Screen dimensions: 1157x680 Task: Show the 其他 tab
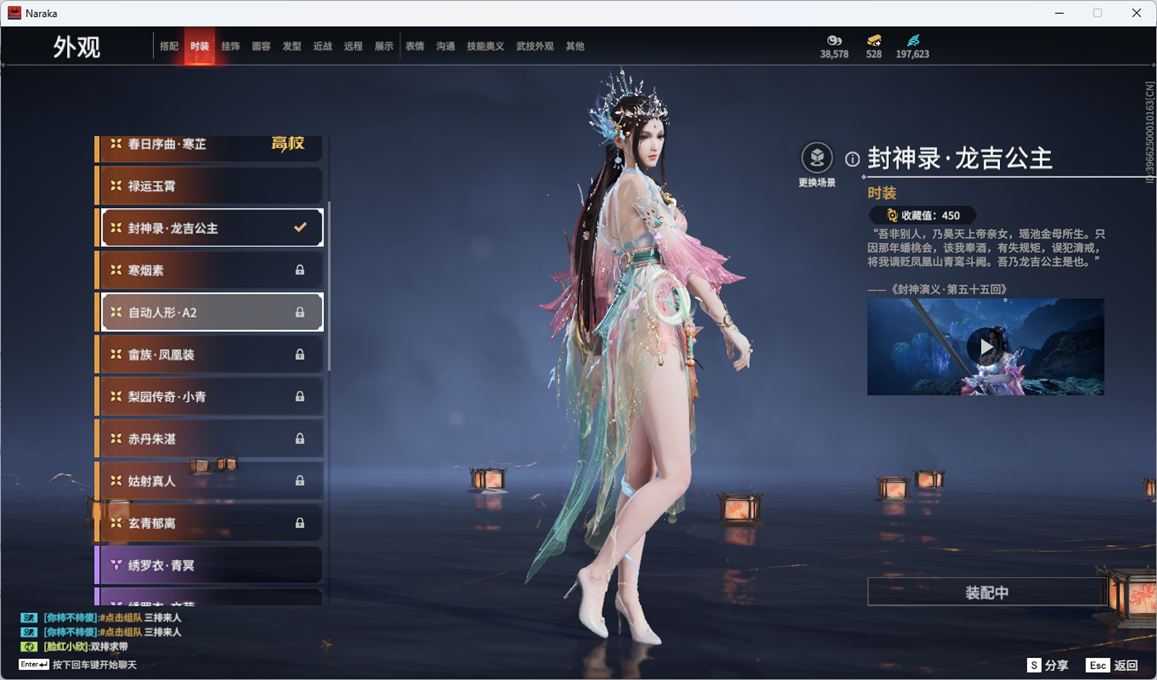point(575,46)
